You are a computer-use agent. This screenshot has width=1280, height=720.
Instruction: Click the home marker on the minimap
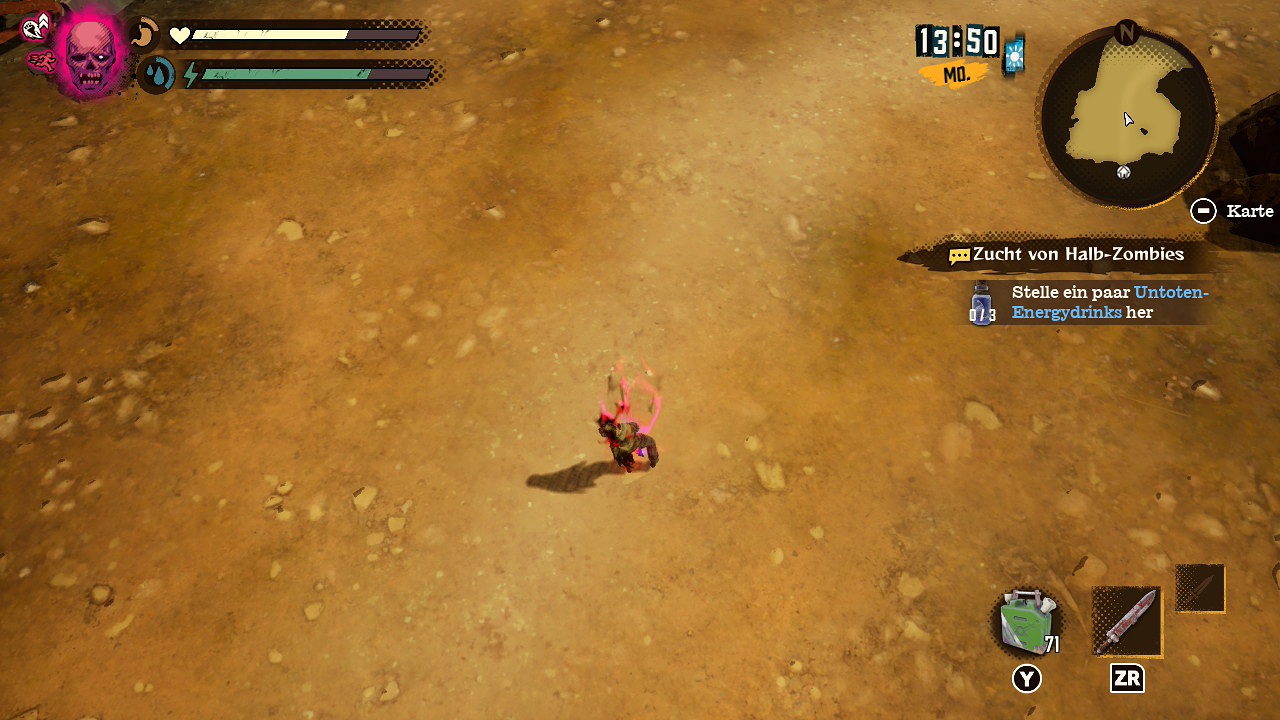coord(1124,172)
